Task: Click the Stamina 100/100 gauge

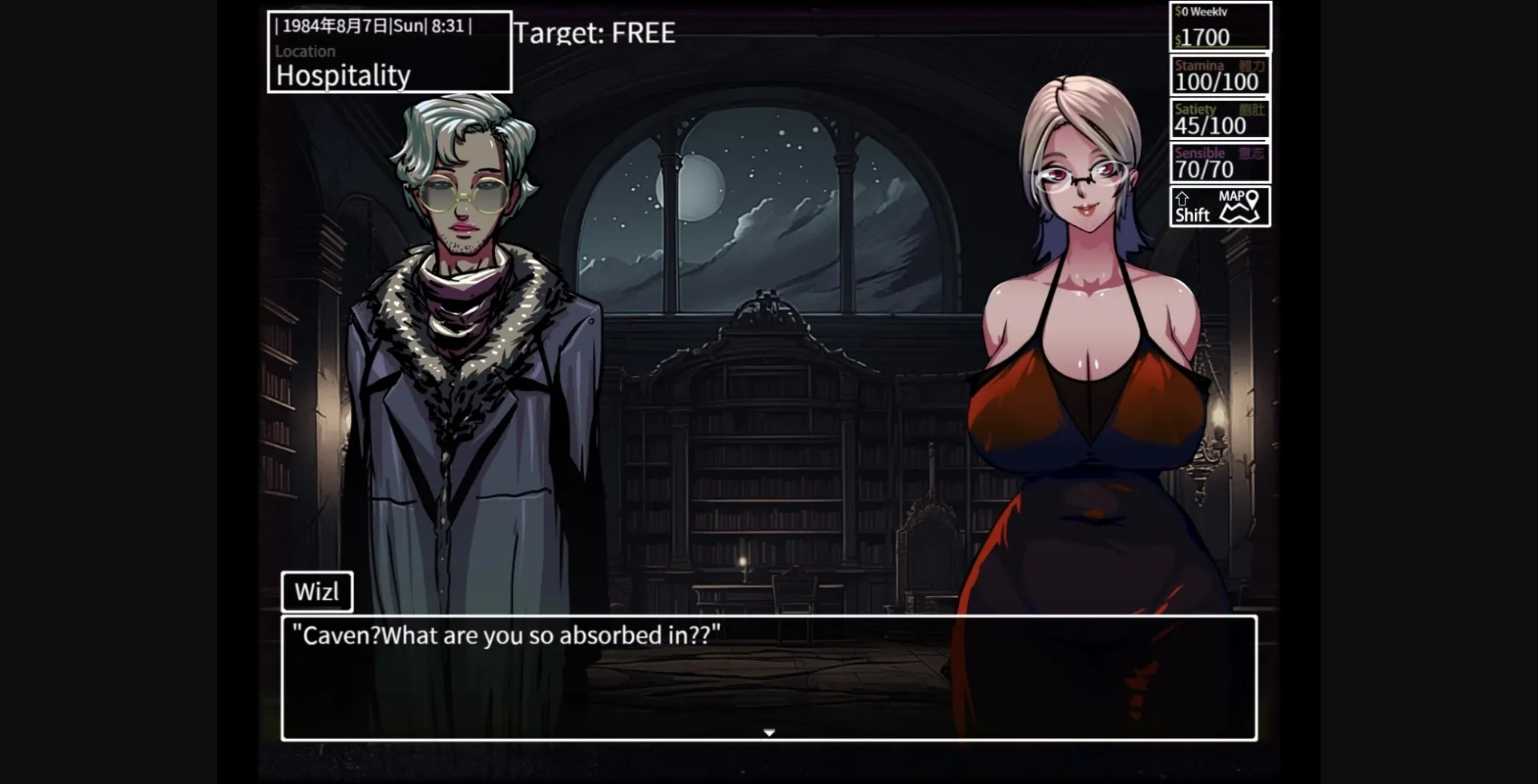Action: 1218,75
